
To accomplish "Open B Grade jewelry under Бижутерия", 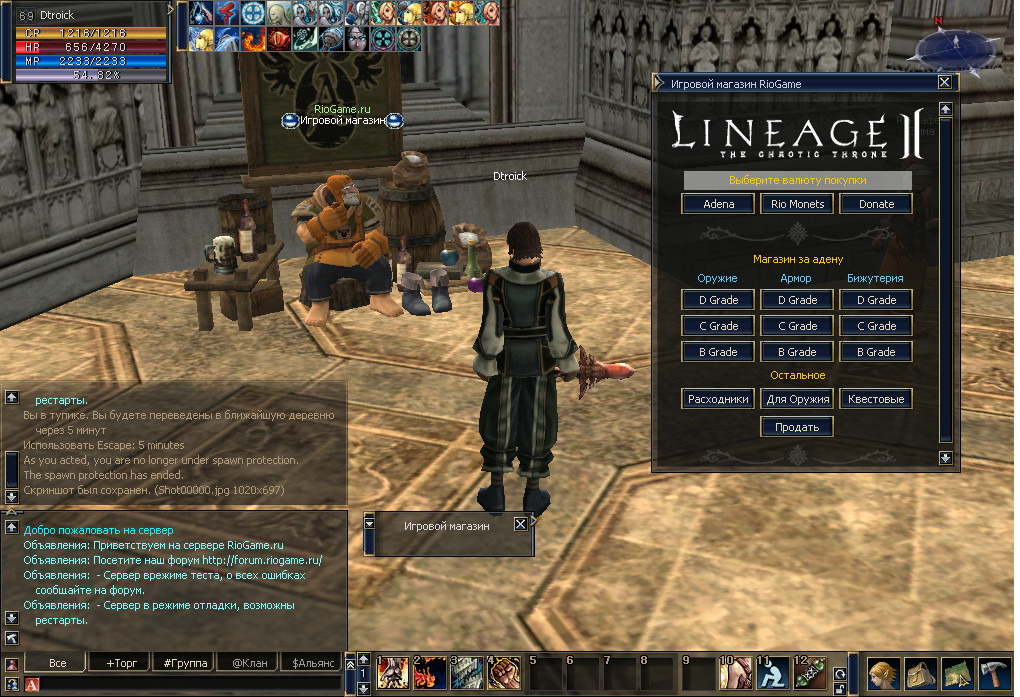I will tap(876, 352).
